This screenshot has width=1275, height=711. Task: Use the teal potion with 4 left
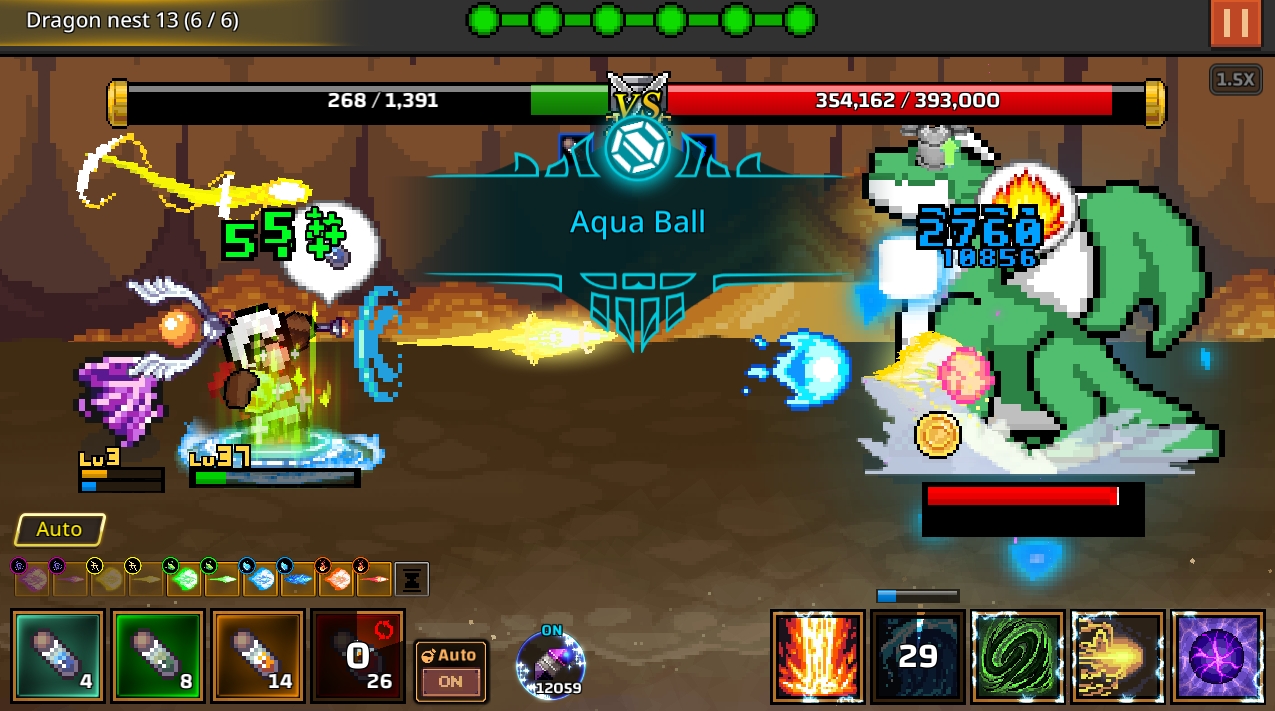58,655
